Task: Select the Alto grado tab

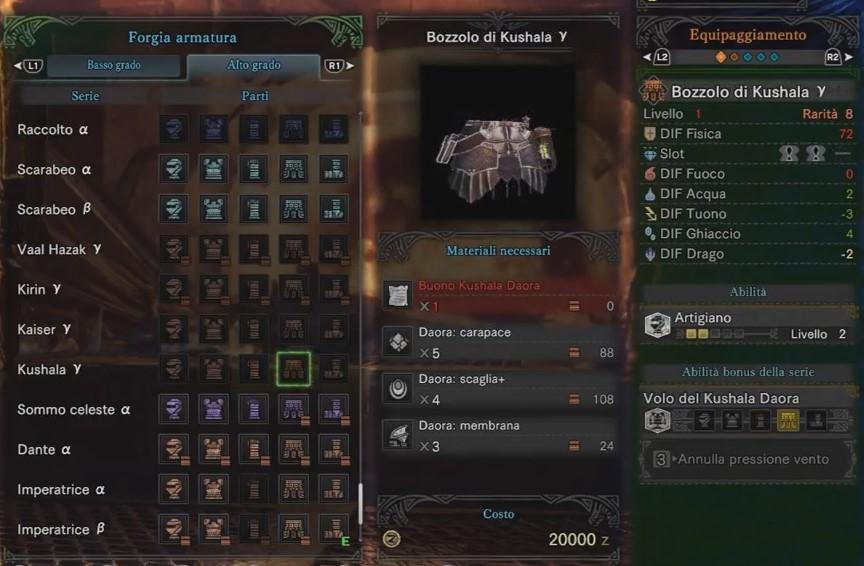Action: tap(253, 66)
